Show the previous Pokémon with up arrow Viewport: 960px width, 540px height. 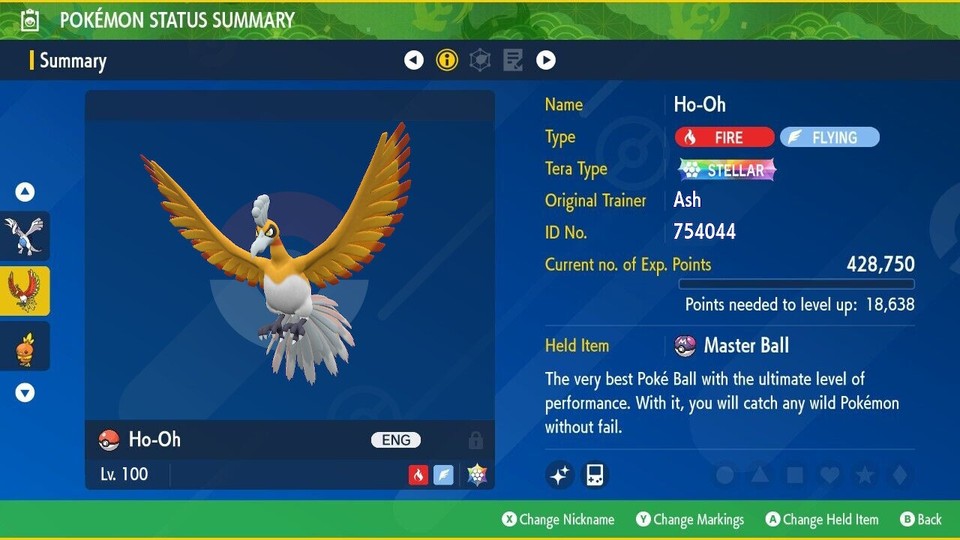click(25, 192)
